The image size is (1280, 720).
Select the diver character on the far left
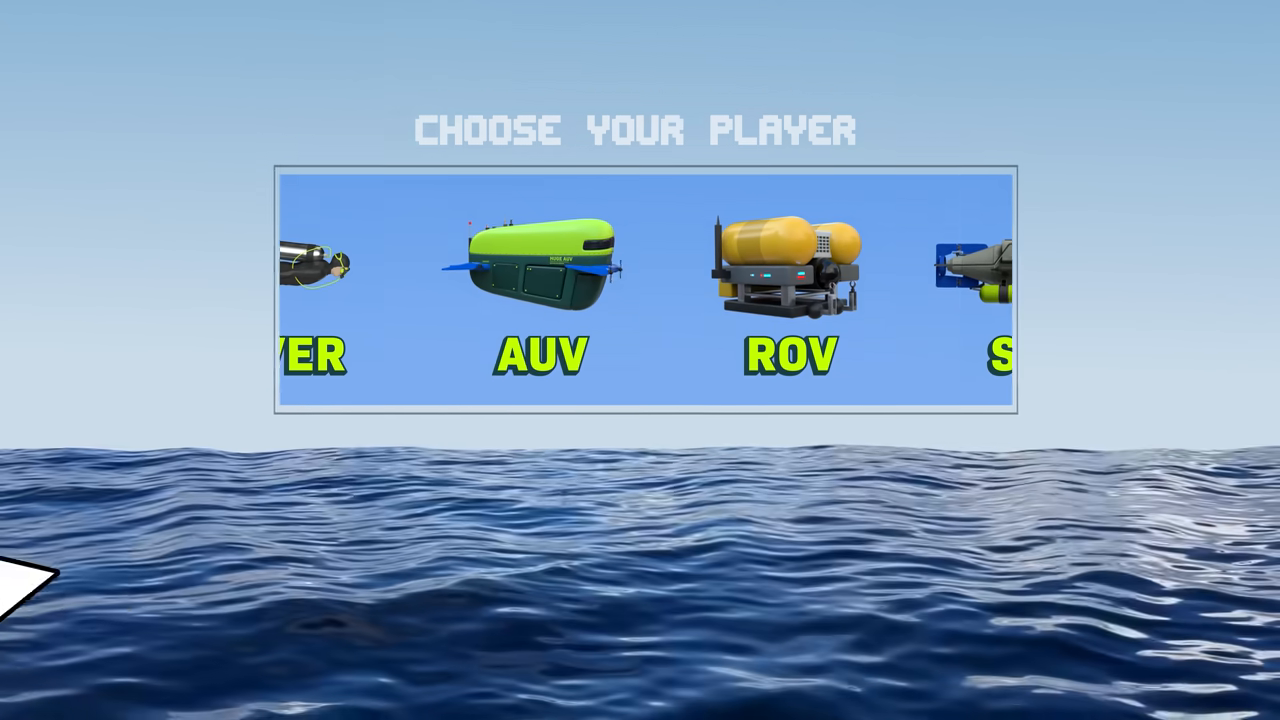310,265
